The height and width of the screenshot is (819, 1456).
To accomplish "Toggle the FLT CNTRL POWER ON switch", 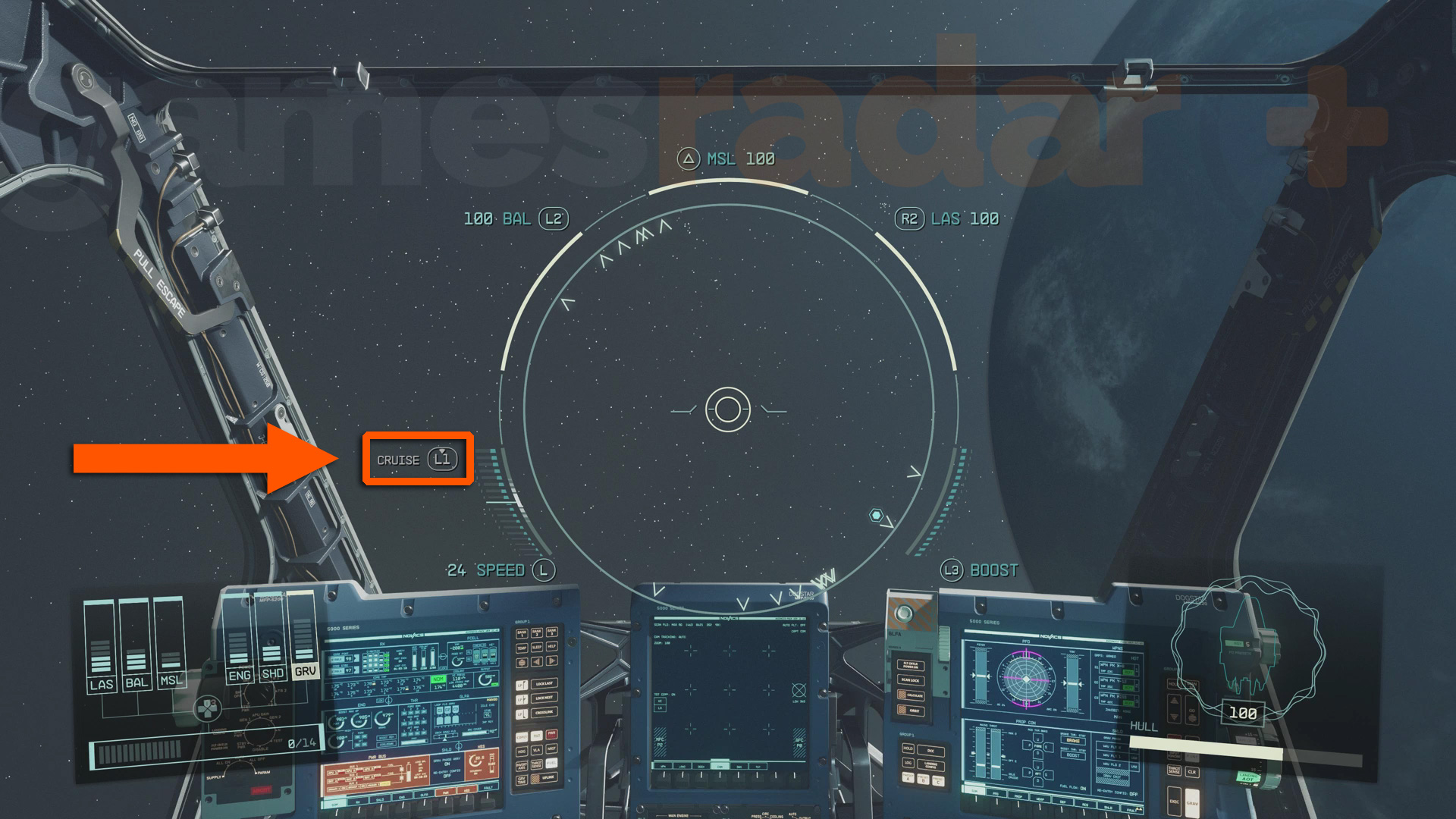I will [x=911, y=666].
